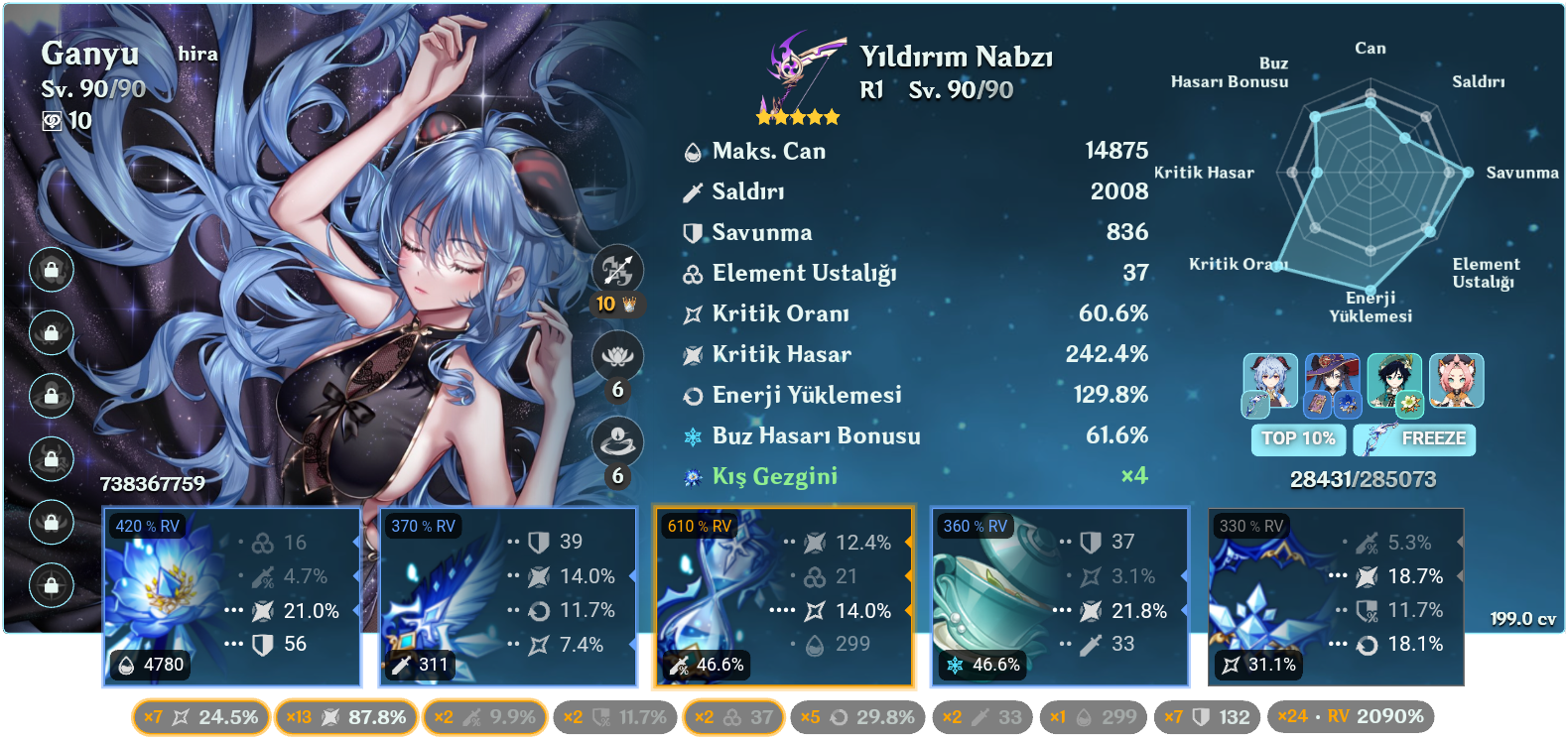Screen dimensions: 1568x741
Task: Click the snowflake Buz Hasarı Bonusu icon
Action: click(692, 435)
